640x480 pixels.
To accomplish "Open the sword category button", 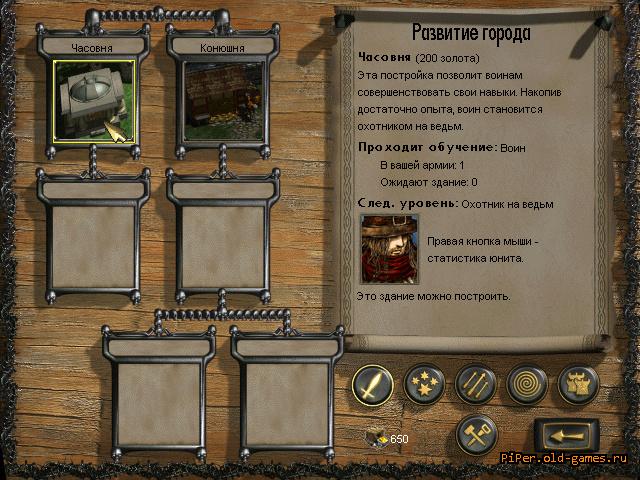I will click(371, 383).
